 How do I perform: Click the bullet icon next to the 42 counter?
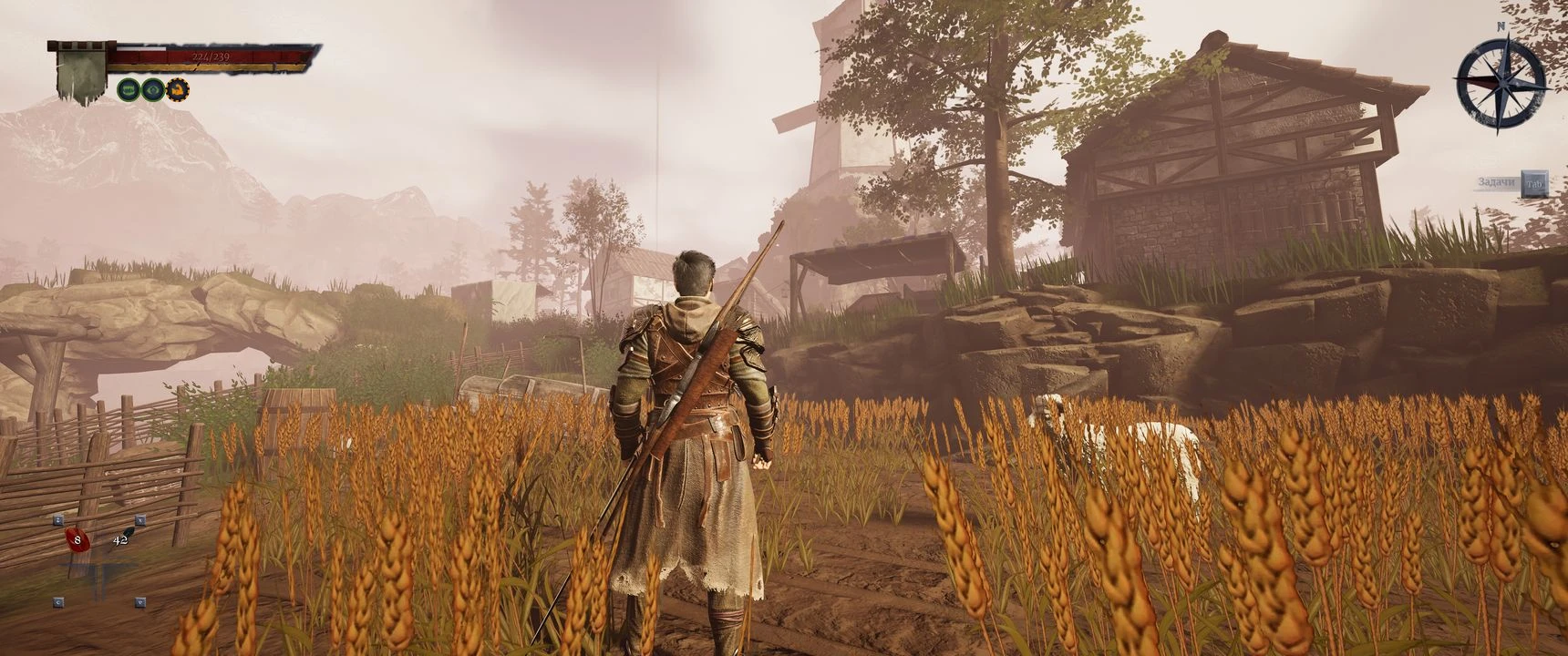(x=128, y=531)
